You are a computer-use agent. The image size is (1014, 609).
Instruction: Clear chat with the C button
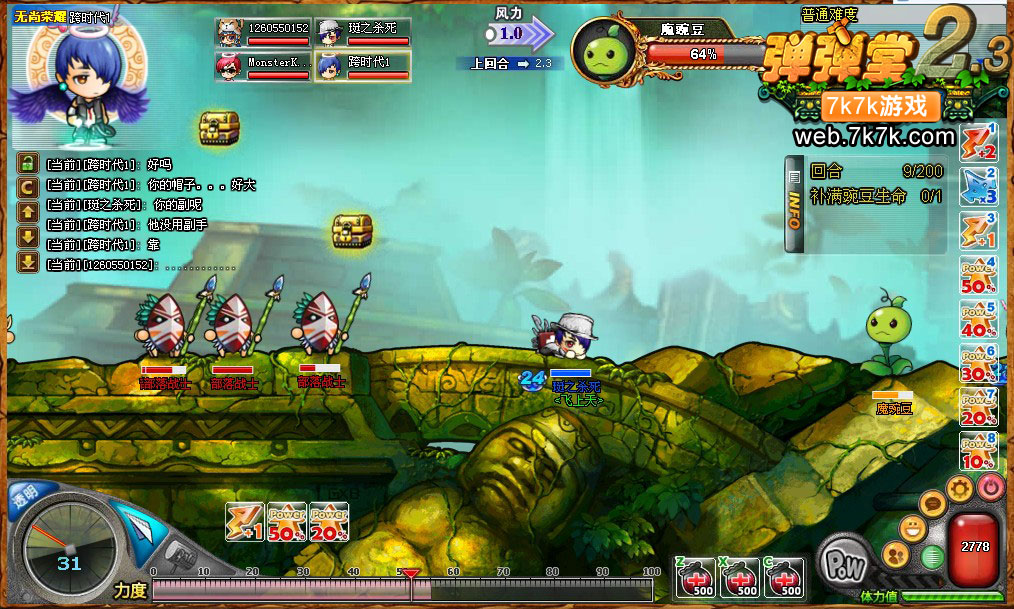pos(28,185)
